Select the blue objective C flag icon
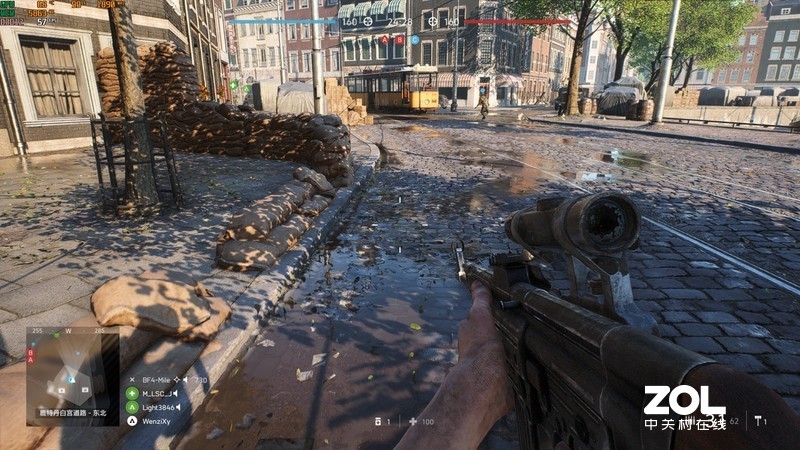 (413, 39)
